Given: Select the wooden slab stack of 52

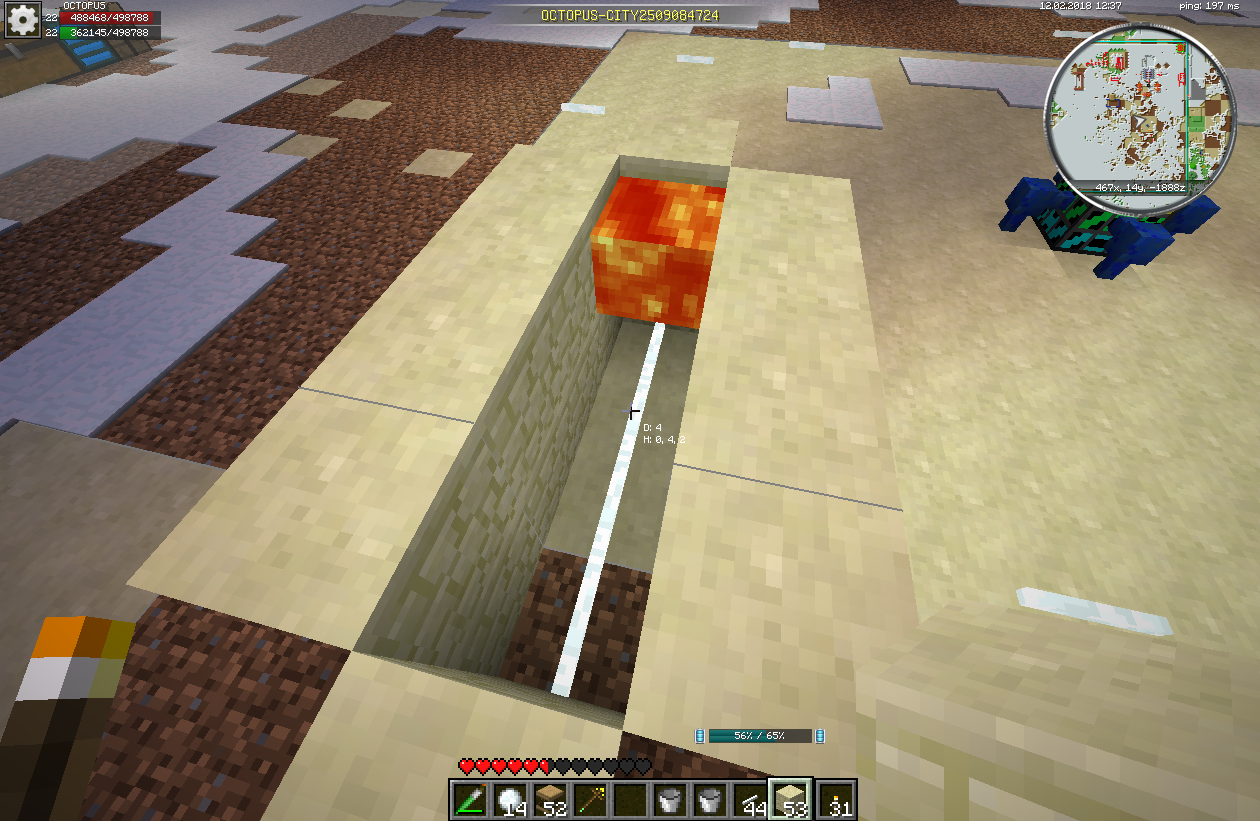Looking at the screenshot, I should 551,800.
